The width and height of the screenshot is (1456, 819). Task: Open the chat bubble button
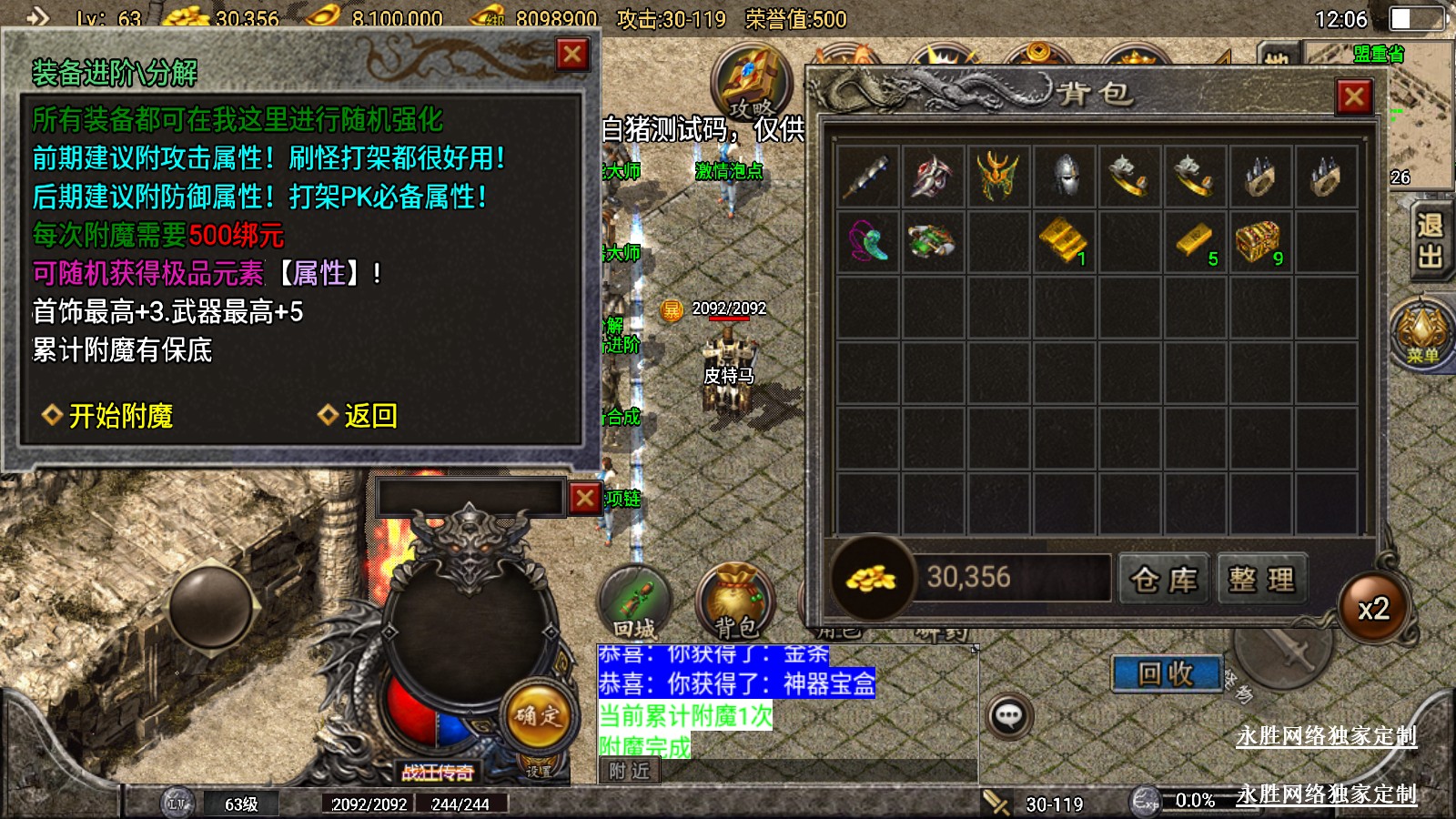[x=1009, y=716]
